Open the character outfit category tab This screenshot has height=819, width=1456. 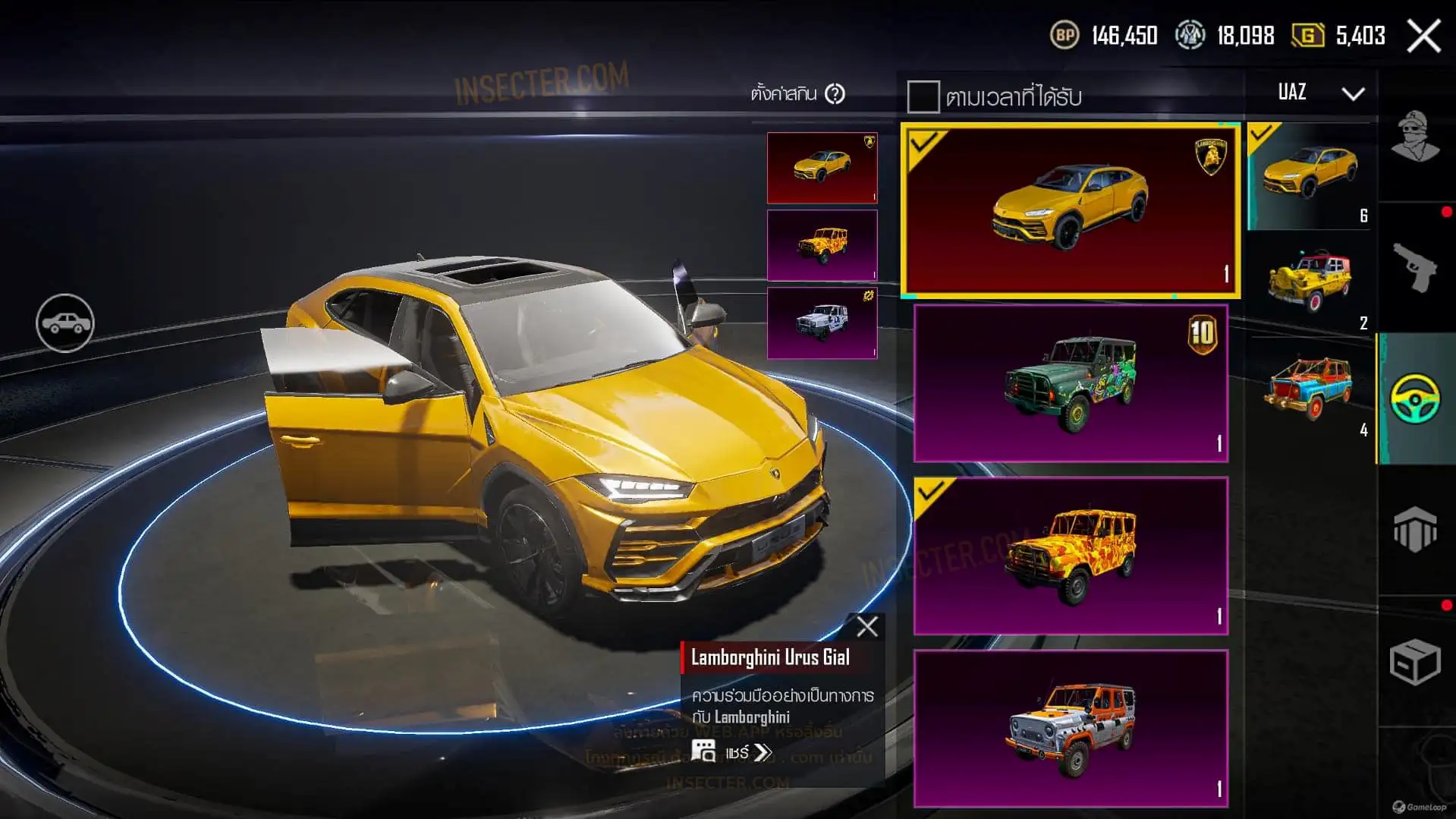pos(1415,137)
